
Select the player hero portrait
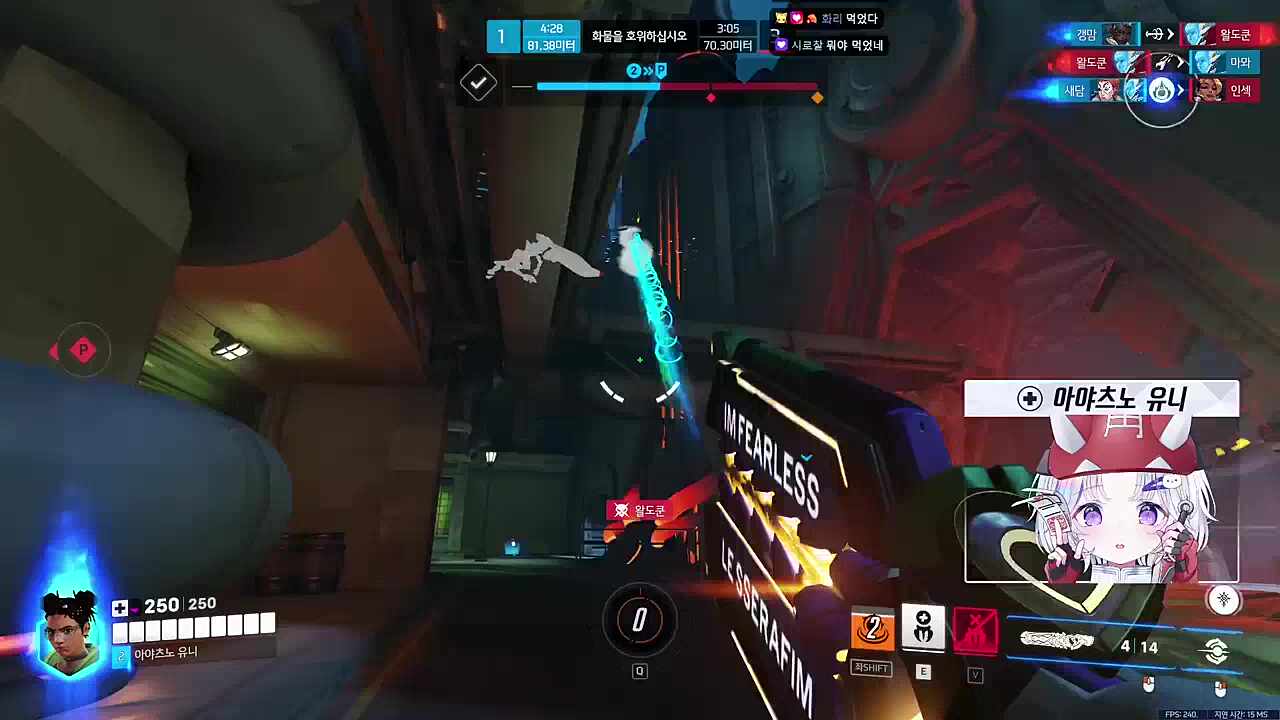71,632
